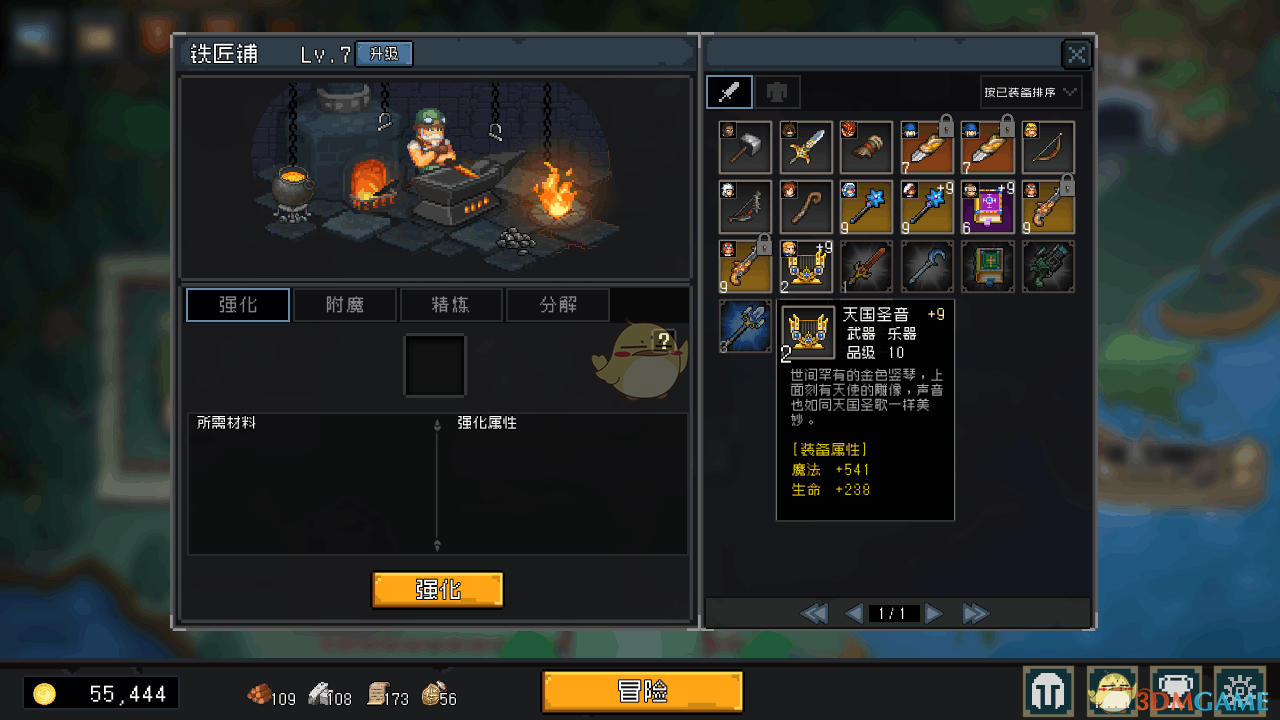This screenshot has width=1280, height=720.
Task: Select the +9 blue magic staff
Action: (926, 207)
